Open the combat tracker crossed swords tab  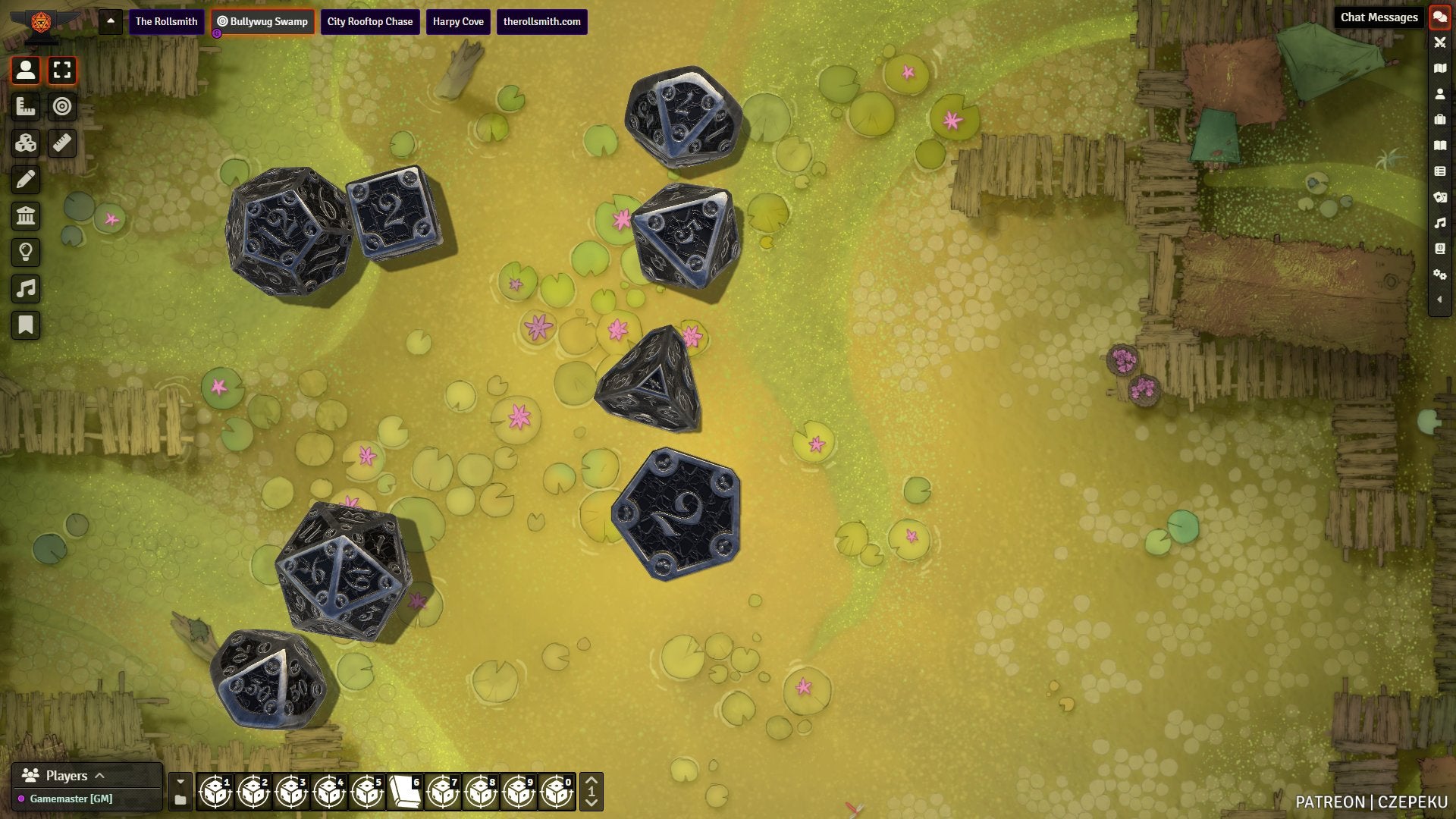click(1439, 42)
